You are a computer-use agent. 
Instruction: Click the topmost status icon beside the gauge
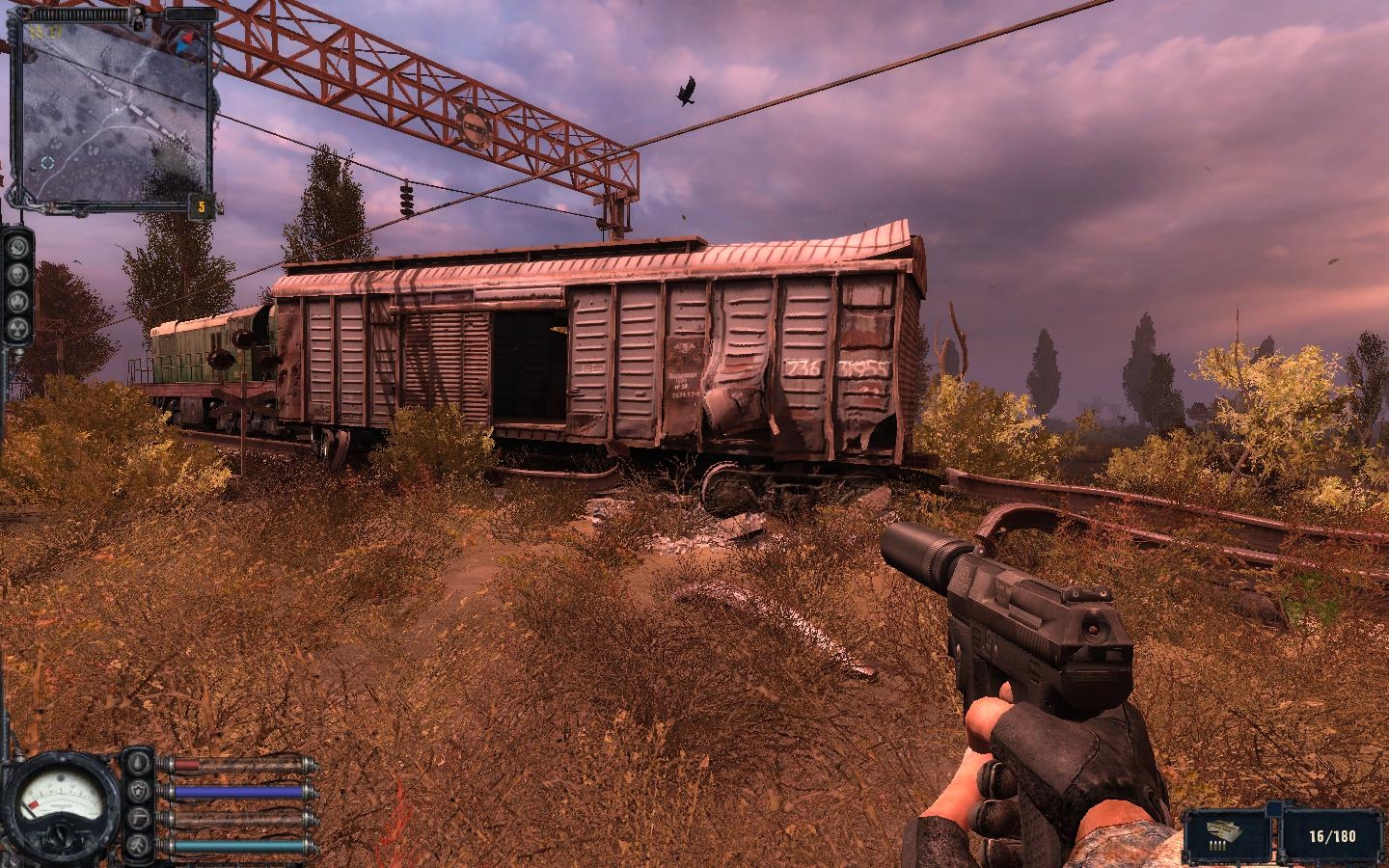click(138, 762)
